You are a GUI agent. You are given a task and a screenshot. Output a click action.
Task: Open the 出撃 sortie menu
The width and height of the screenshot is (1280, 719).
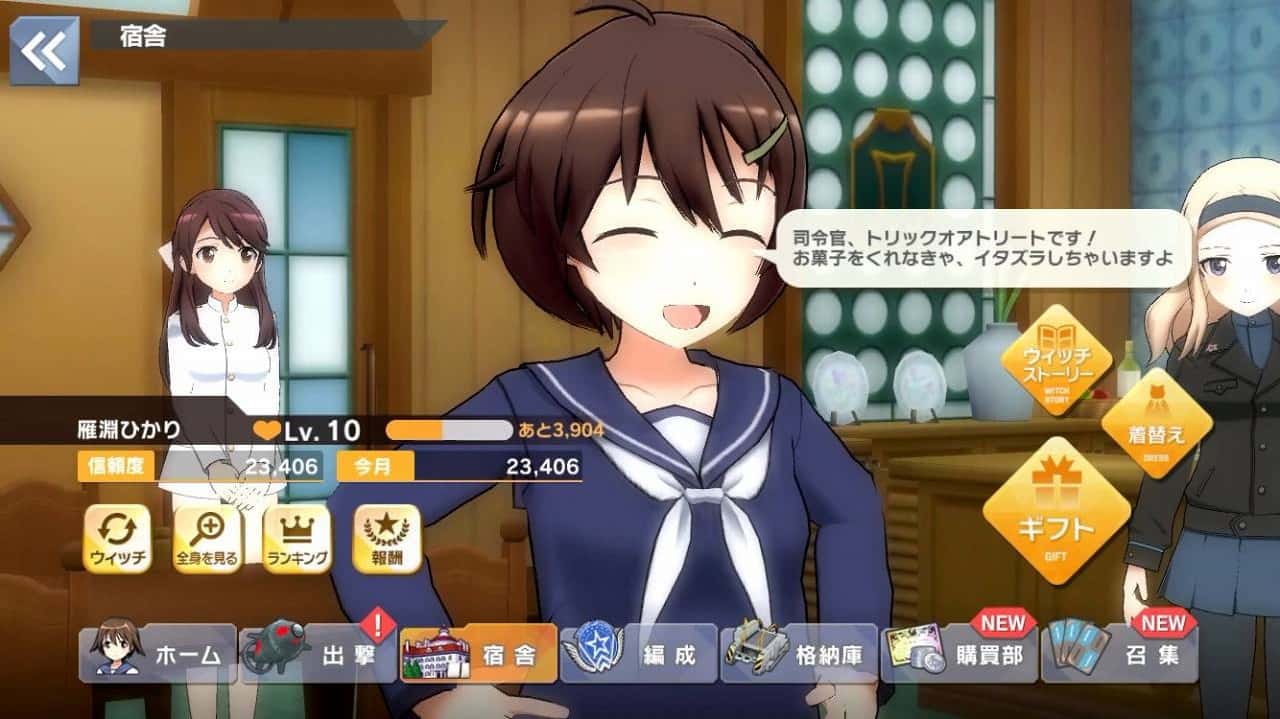pos(318,655)
